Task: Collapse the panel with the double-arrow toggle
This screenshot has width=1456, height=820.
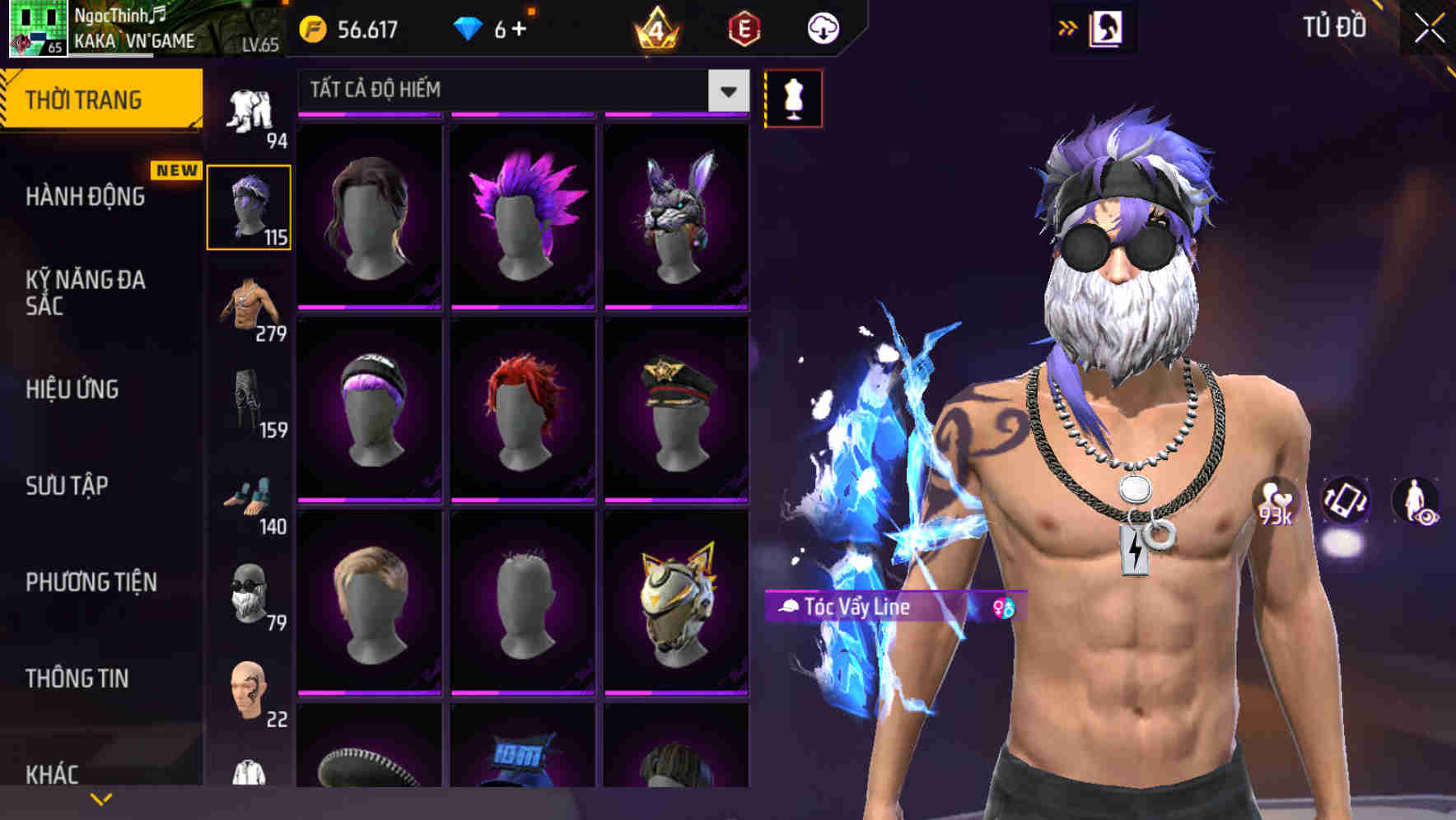Action: tap(1067, 27)
